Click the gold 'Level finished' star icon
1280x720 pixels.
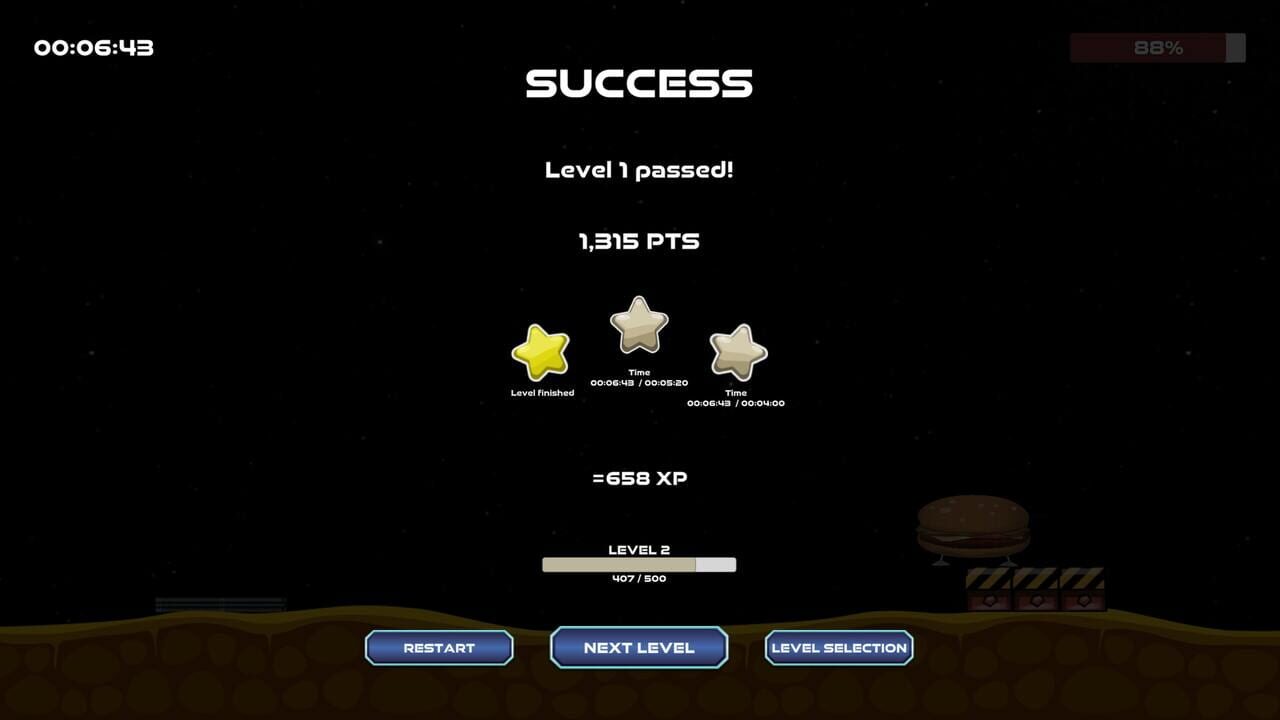pyautogui.click(x=542, y=352)
